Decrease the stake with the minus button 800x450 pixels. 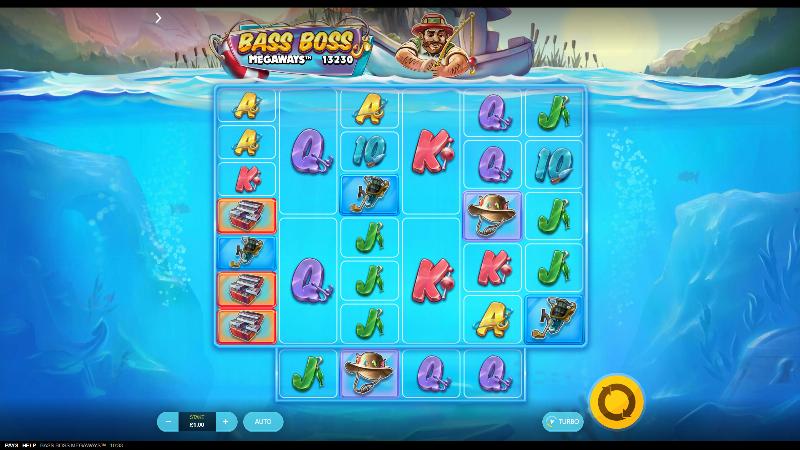[167, 422]
